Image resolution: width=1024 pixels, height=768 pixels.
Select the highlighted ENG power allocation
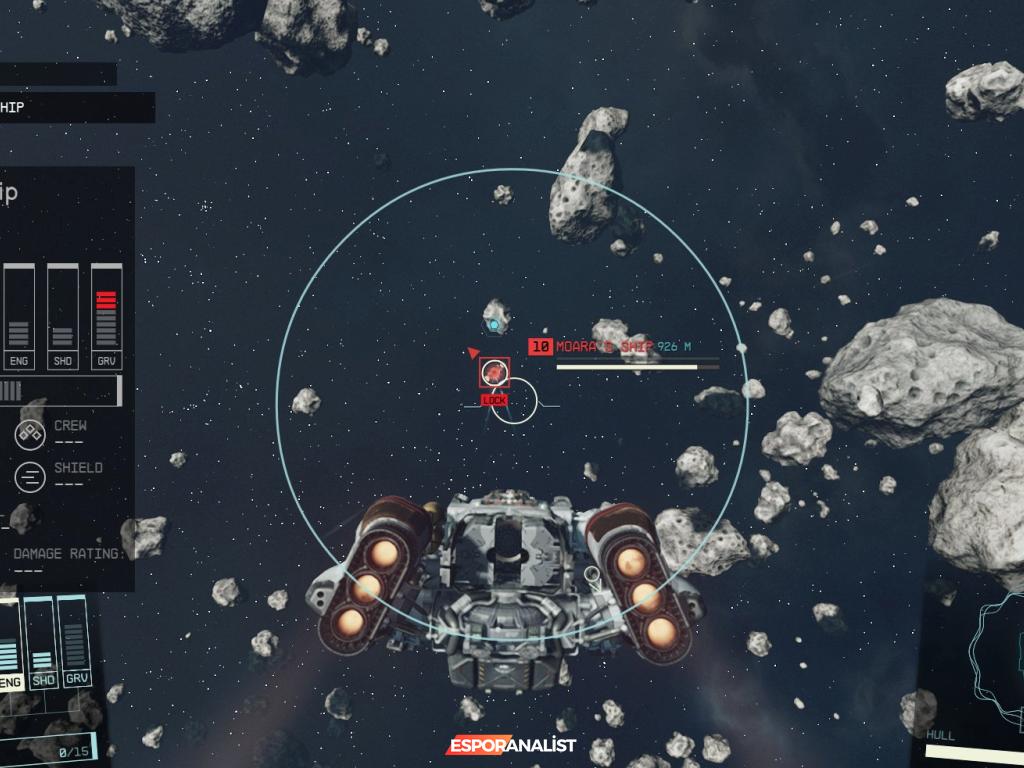(x=9, y=645)
